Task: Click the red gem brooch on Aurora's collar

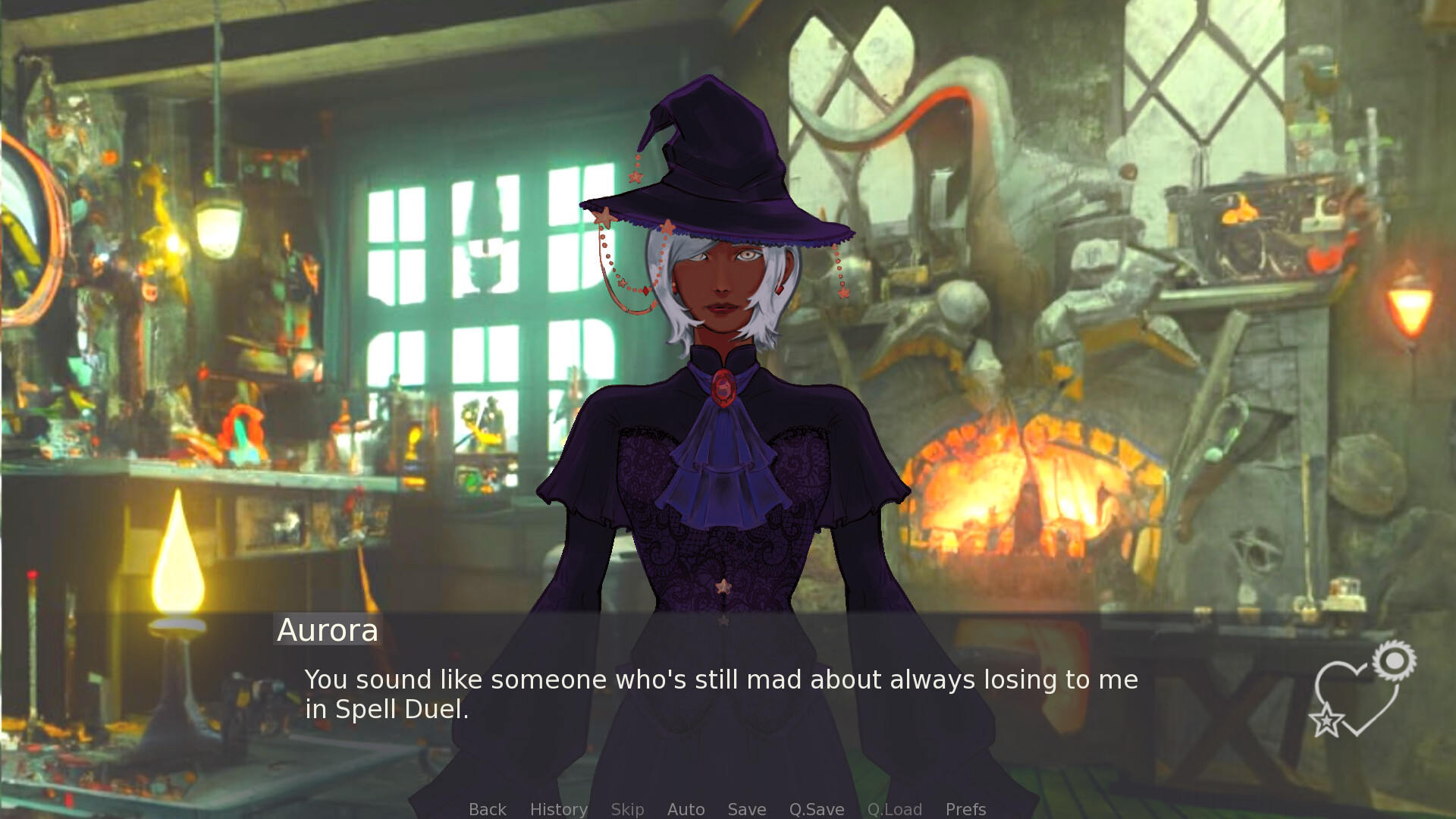Action: click(x=724, y=389)
